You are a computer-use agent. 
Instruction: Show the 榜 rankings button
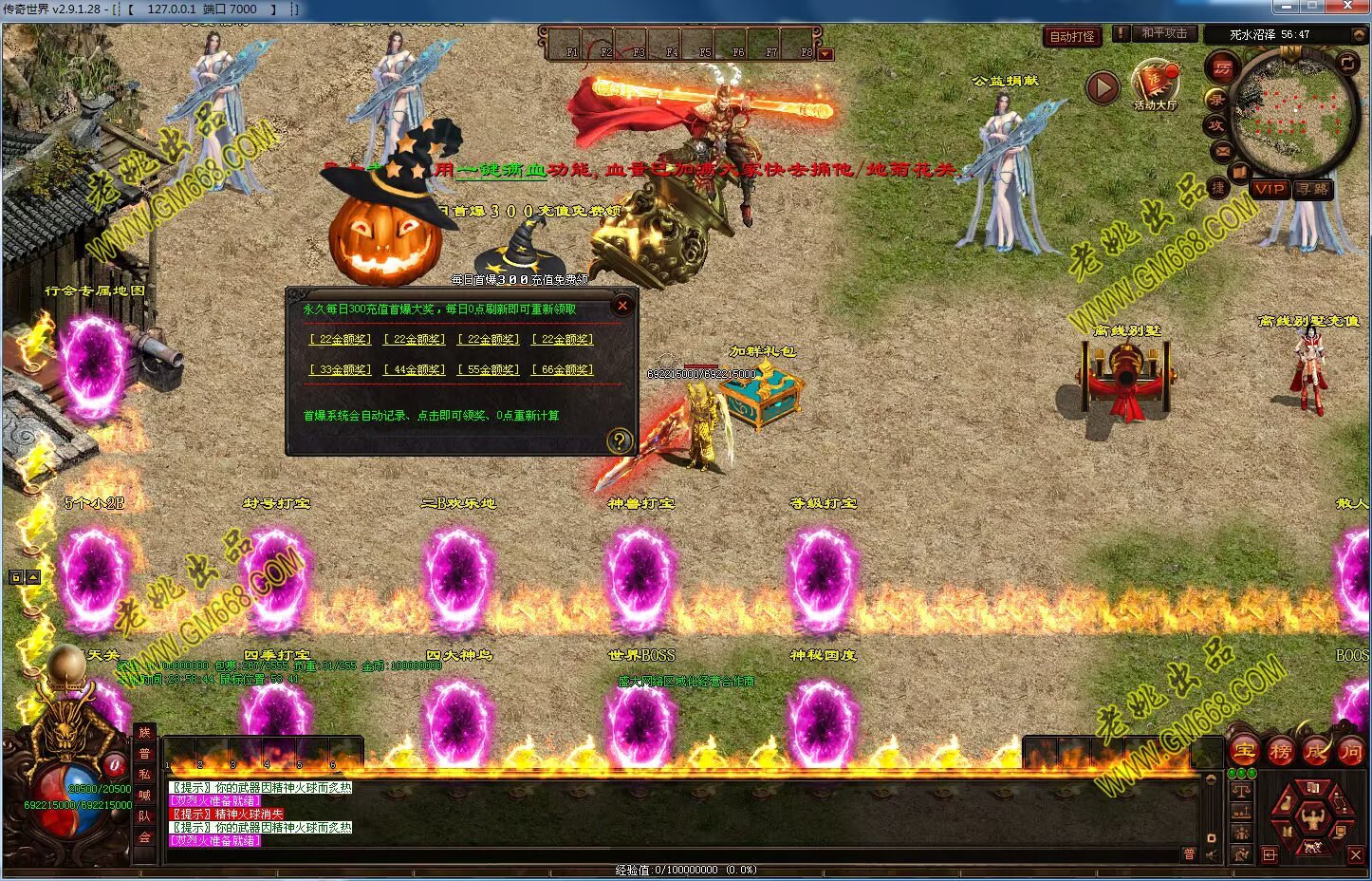[x=1280, y=751]
